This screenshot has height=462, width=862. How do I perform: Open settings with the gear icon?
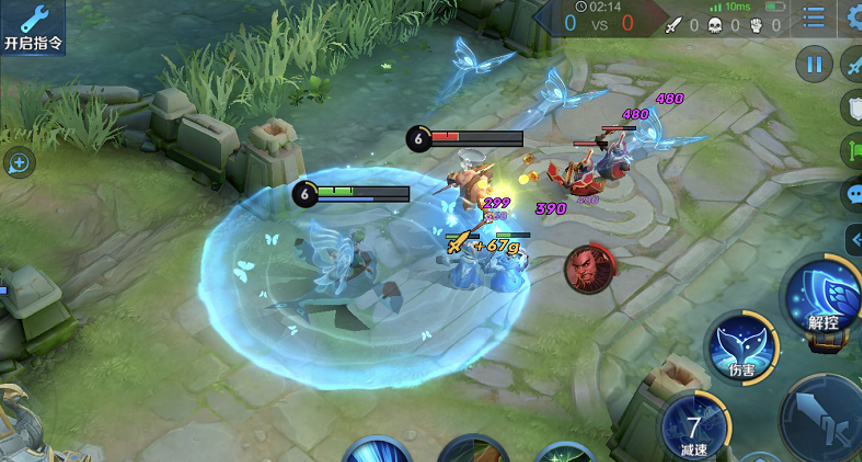click(854, 18)
